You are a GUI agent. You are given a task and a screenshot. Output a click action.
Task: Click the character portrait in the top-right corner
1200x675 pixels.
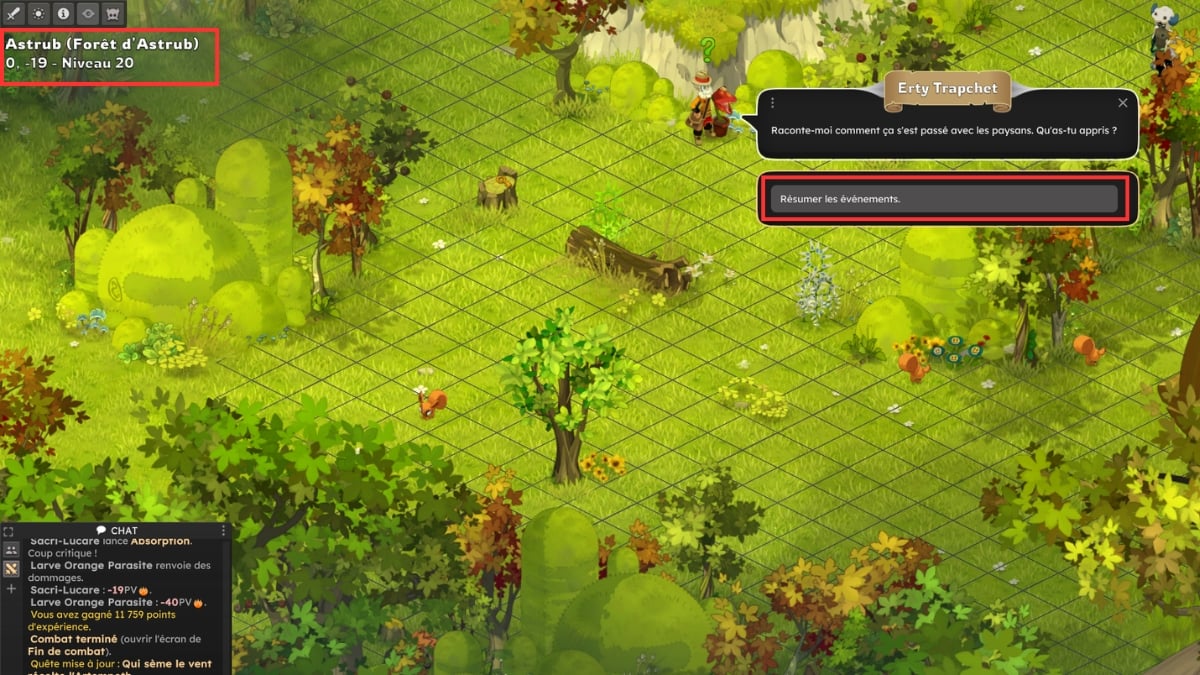click(x=1162, y=22)
